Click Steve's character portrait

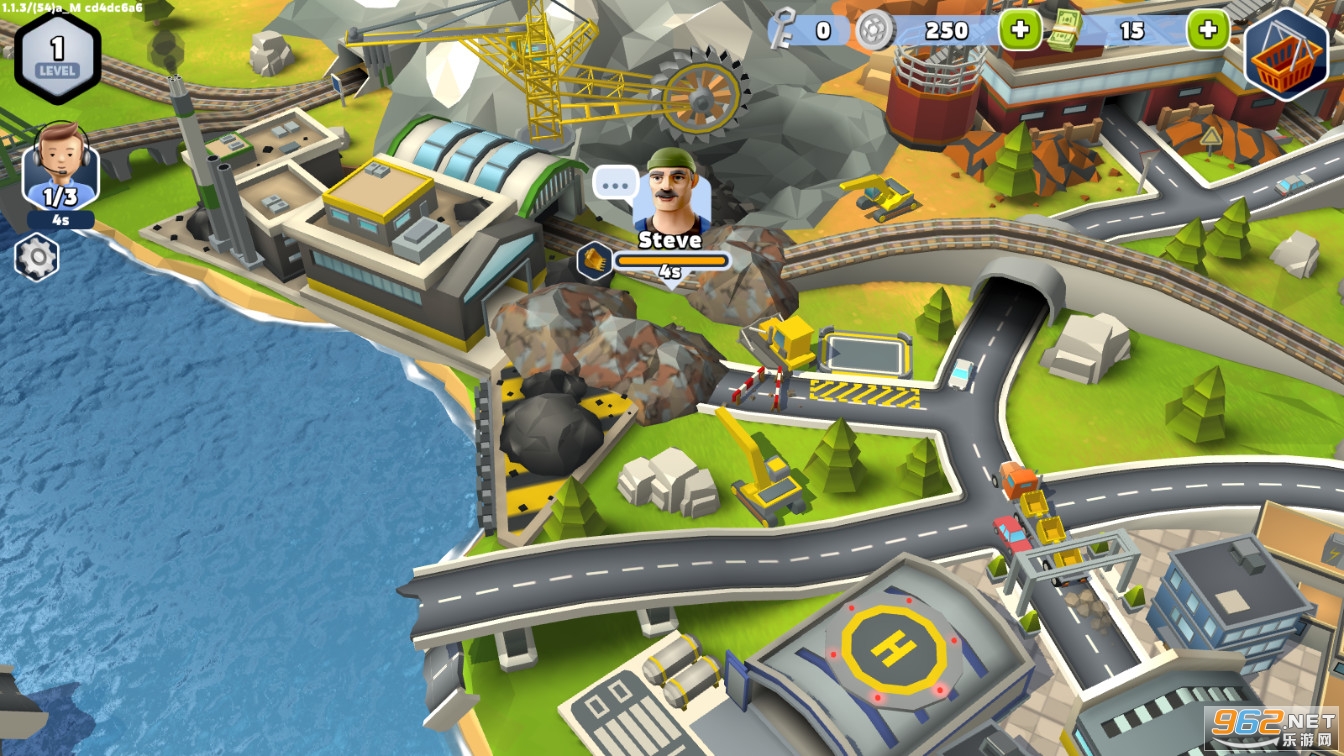pyautogui.click(x=671, y=191)
